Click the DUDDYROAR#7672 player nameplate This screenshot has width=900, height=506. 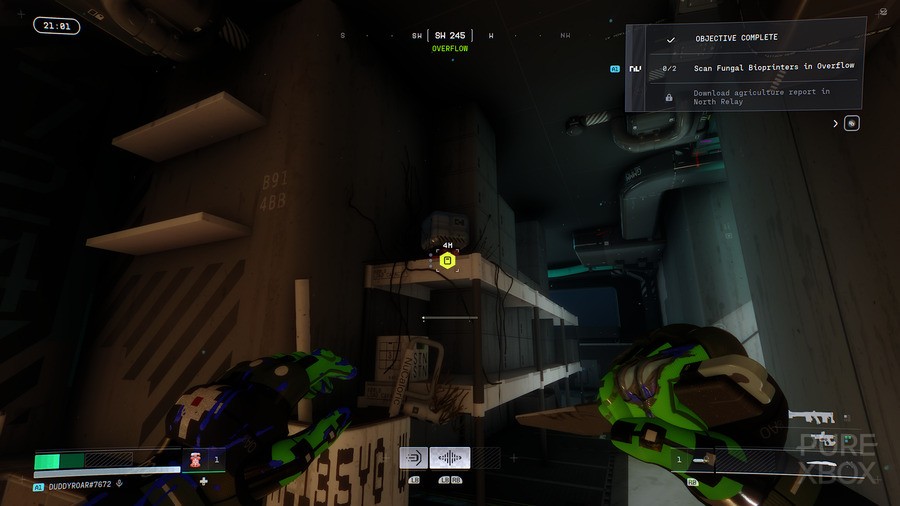[78, 487]
